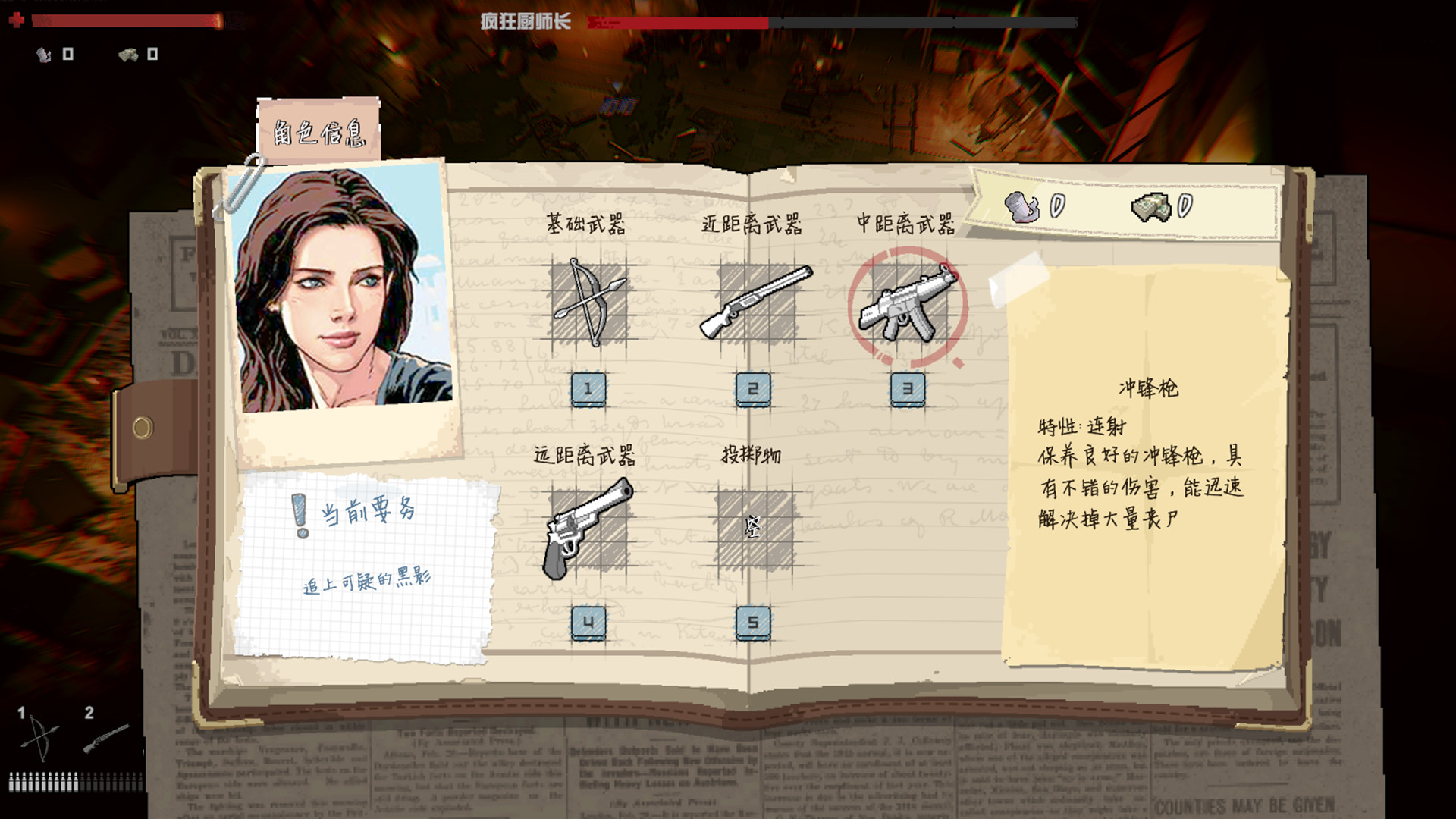Viewport: 1456px width, 819px height.
Task: Select the bow basic weapon slot
Action: [x=589, y=303]
